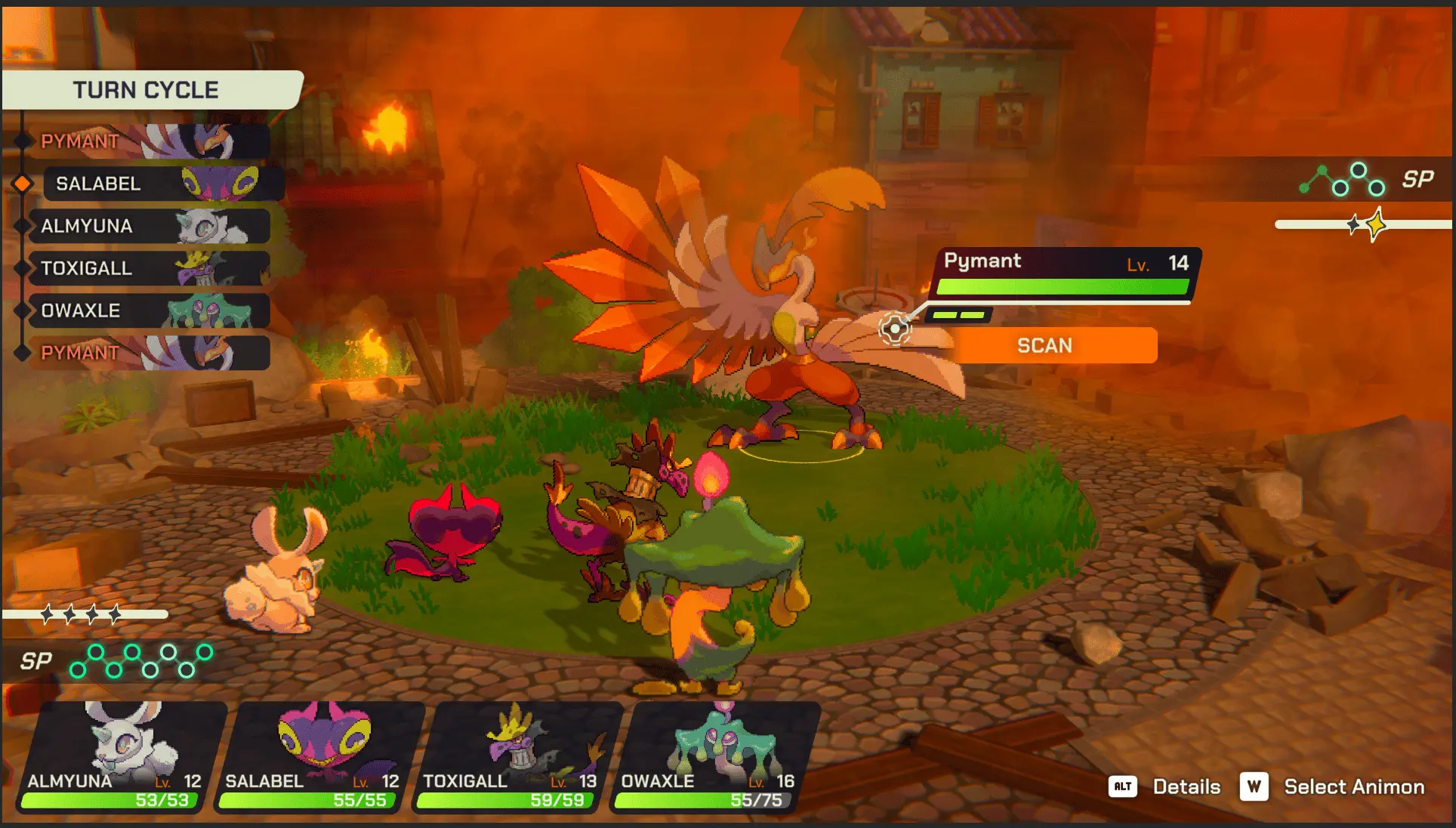
Task: Select Salabel in the turn cycle list
Action: pos(162,184)
